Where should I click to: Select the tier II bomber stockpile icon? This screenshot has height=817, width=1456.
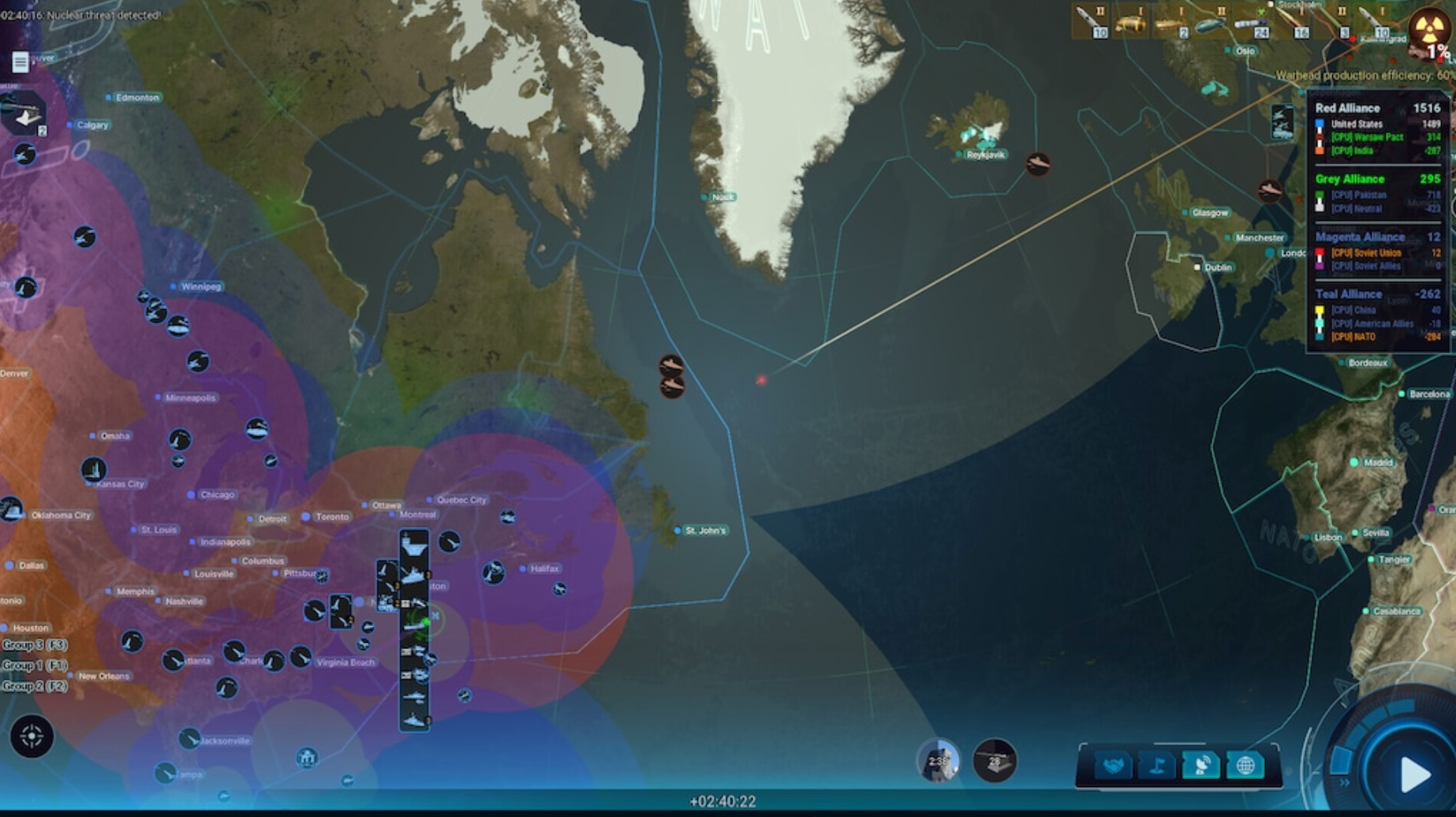click(x=1210, y=22)
